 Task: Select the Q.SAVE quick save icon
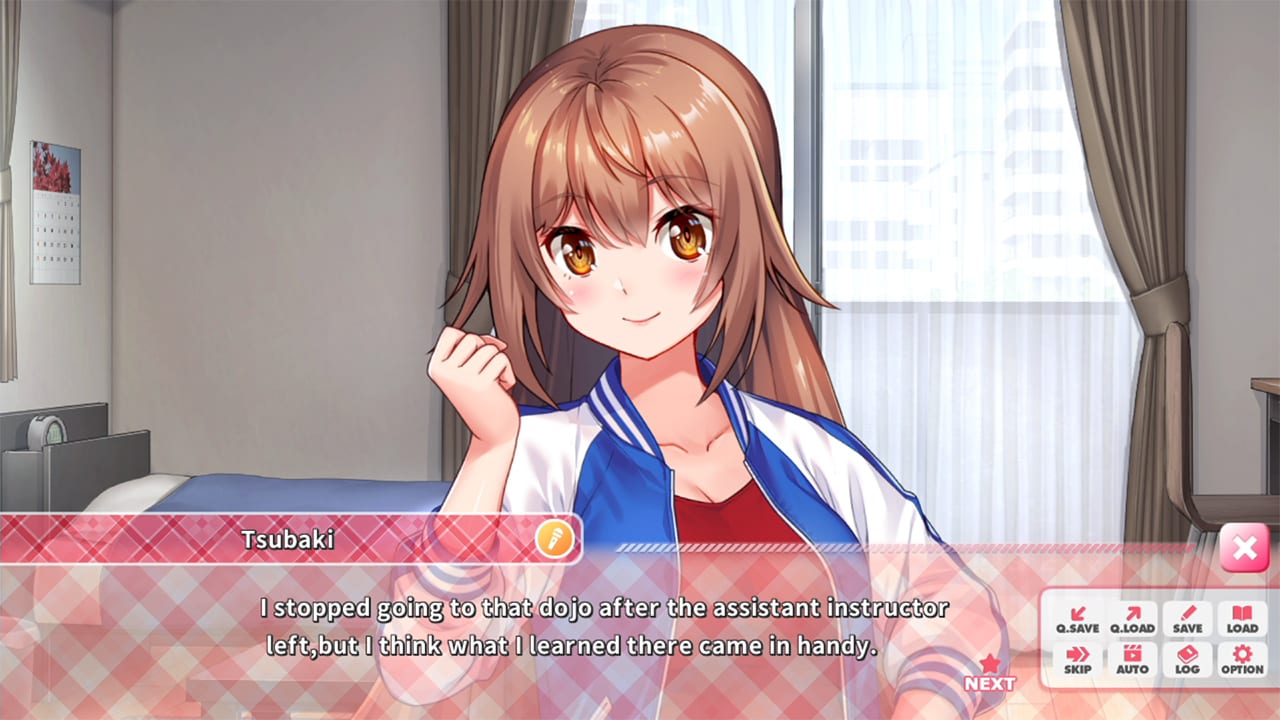point(1076,620)
